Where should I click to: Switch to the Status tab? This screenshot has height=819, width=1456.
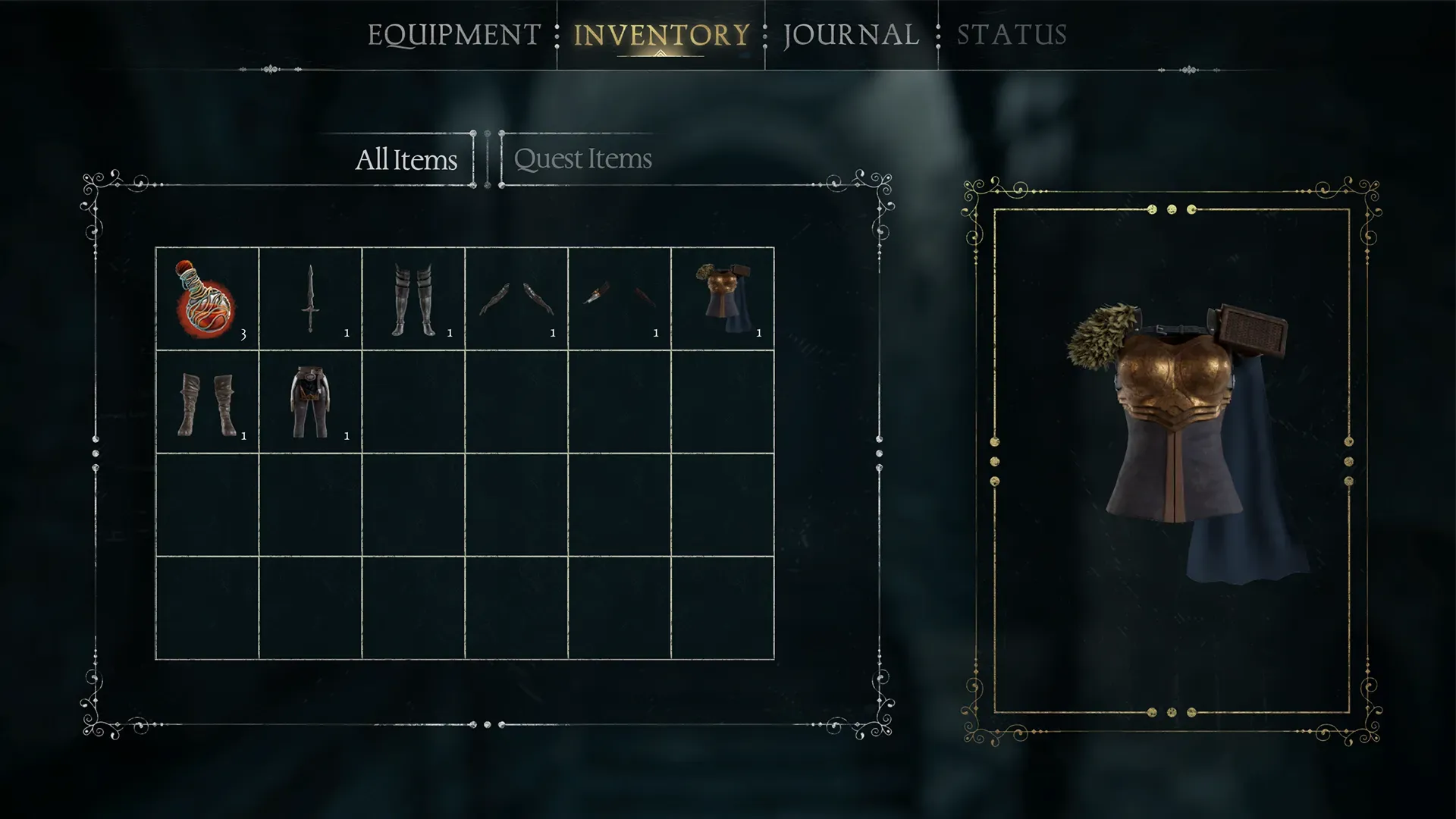1011,34
